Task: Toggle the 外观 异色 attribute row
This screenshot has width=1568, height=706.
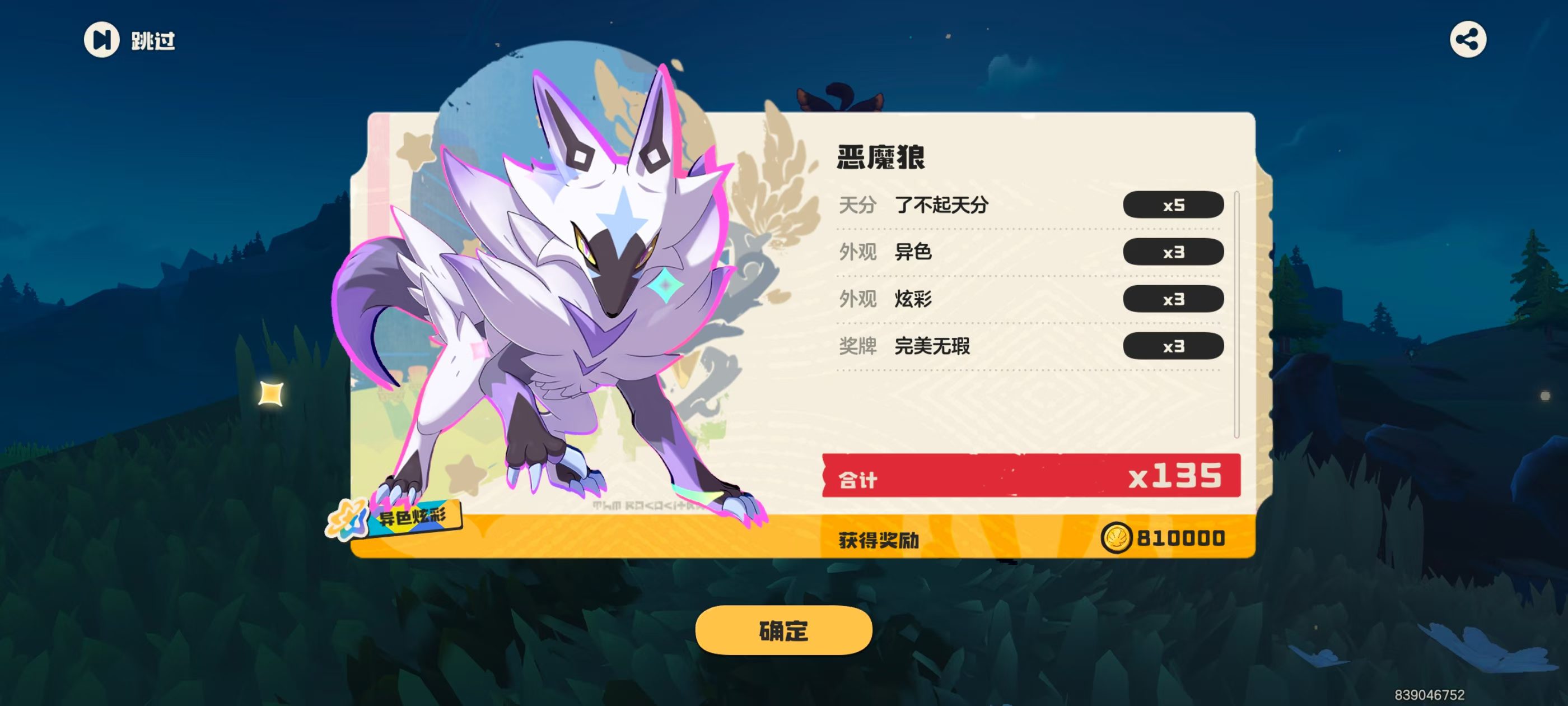Action: click(x=974, y=252)
